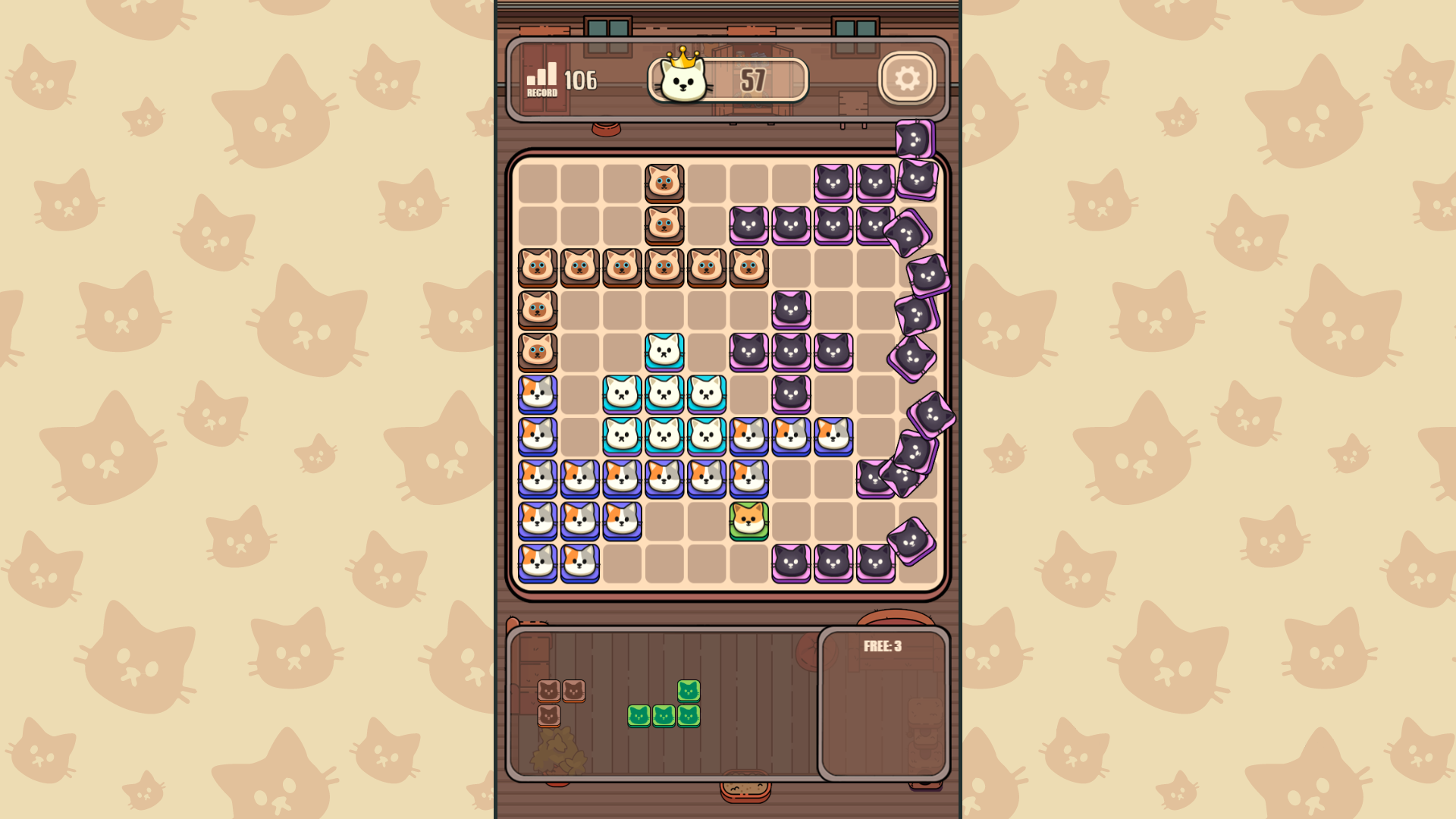The height and width of the screenshot is (819, 1456).
Task: Select the green T-shaped piece in the tray
Action: point(662,705)
